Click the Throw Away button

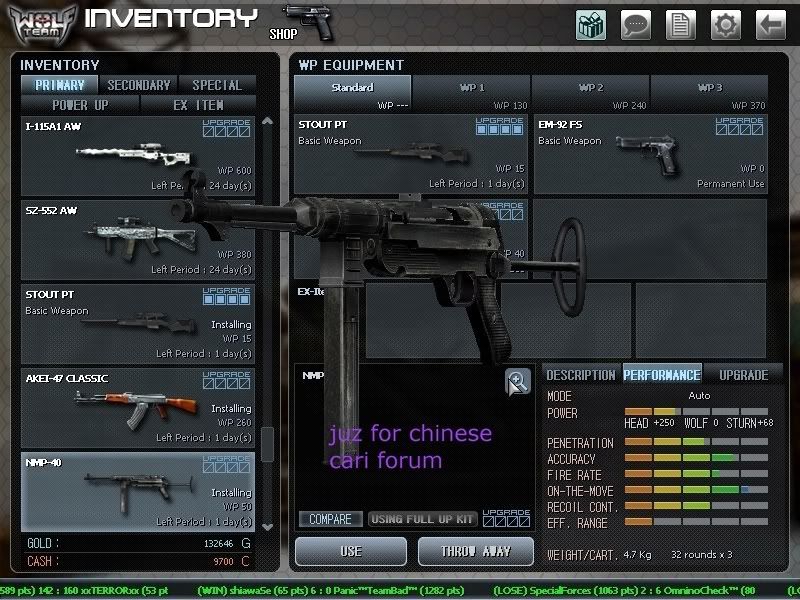[477, 551]
